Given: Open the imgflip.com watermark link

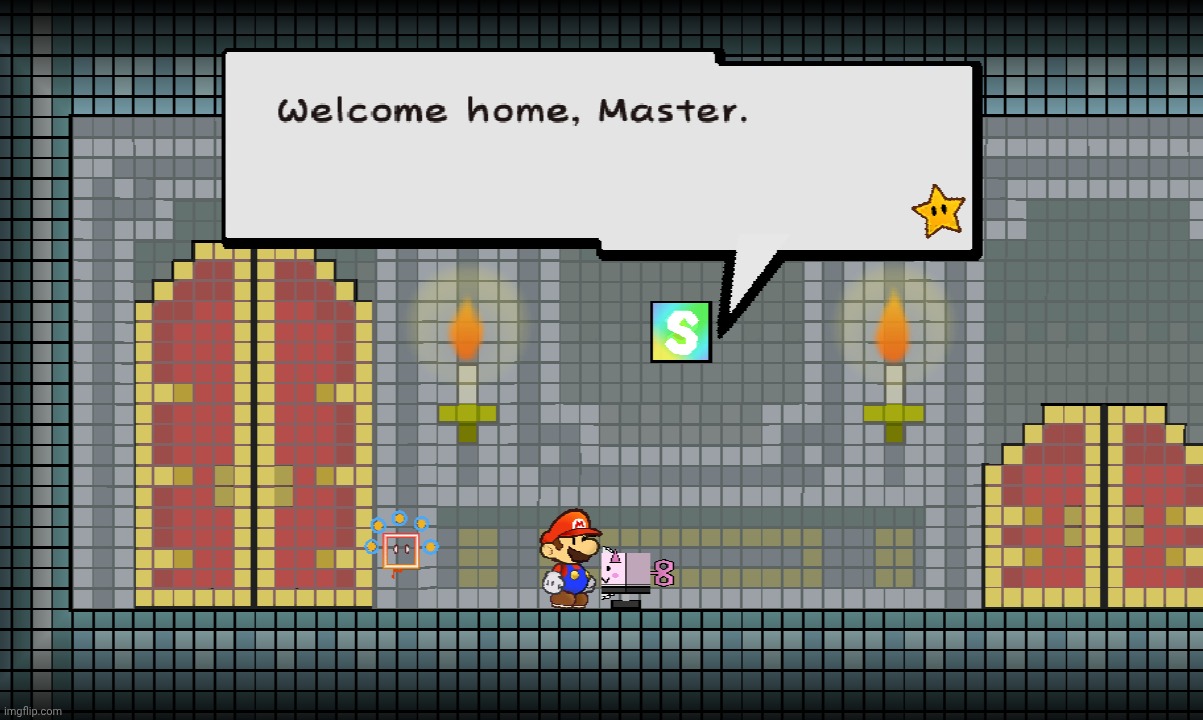Looking at the screenshot, I should (x=32, y=711).
